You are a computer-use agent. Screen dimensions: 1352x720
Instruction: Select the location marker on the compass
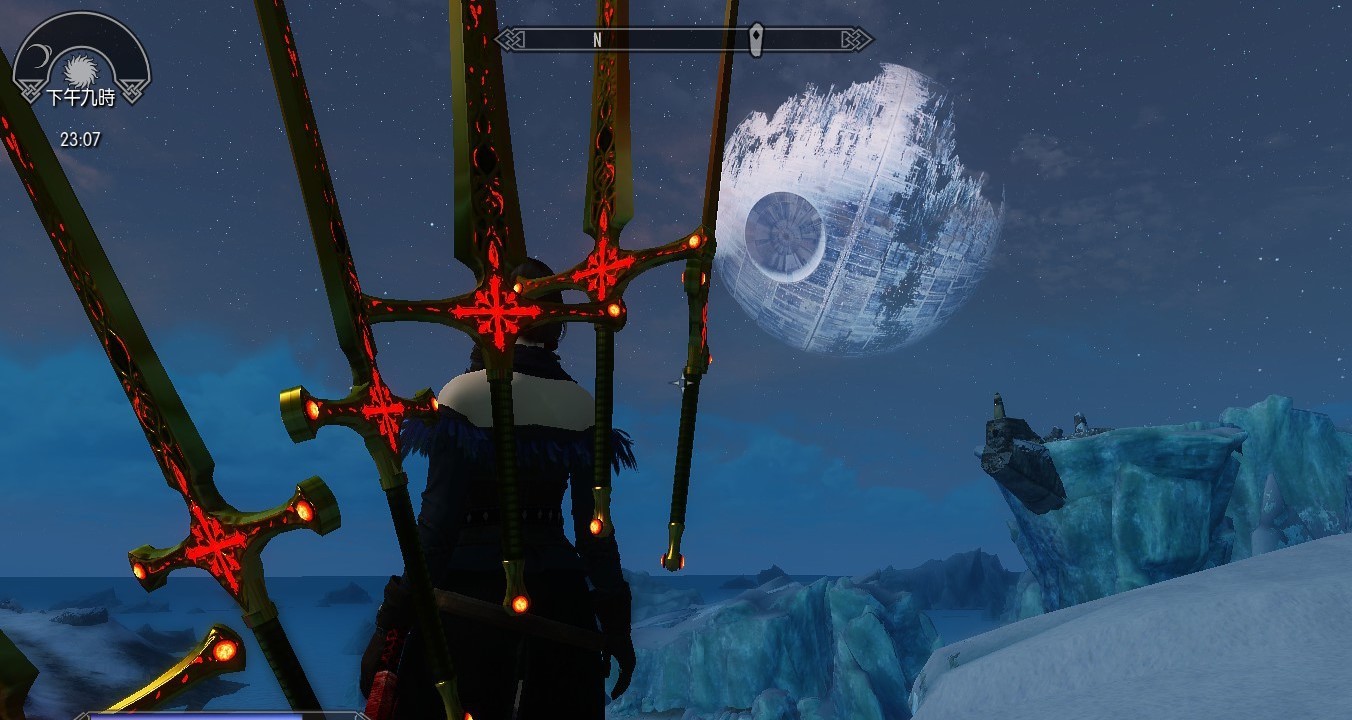tap(757, 39)
